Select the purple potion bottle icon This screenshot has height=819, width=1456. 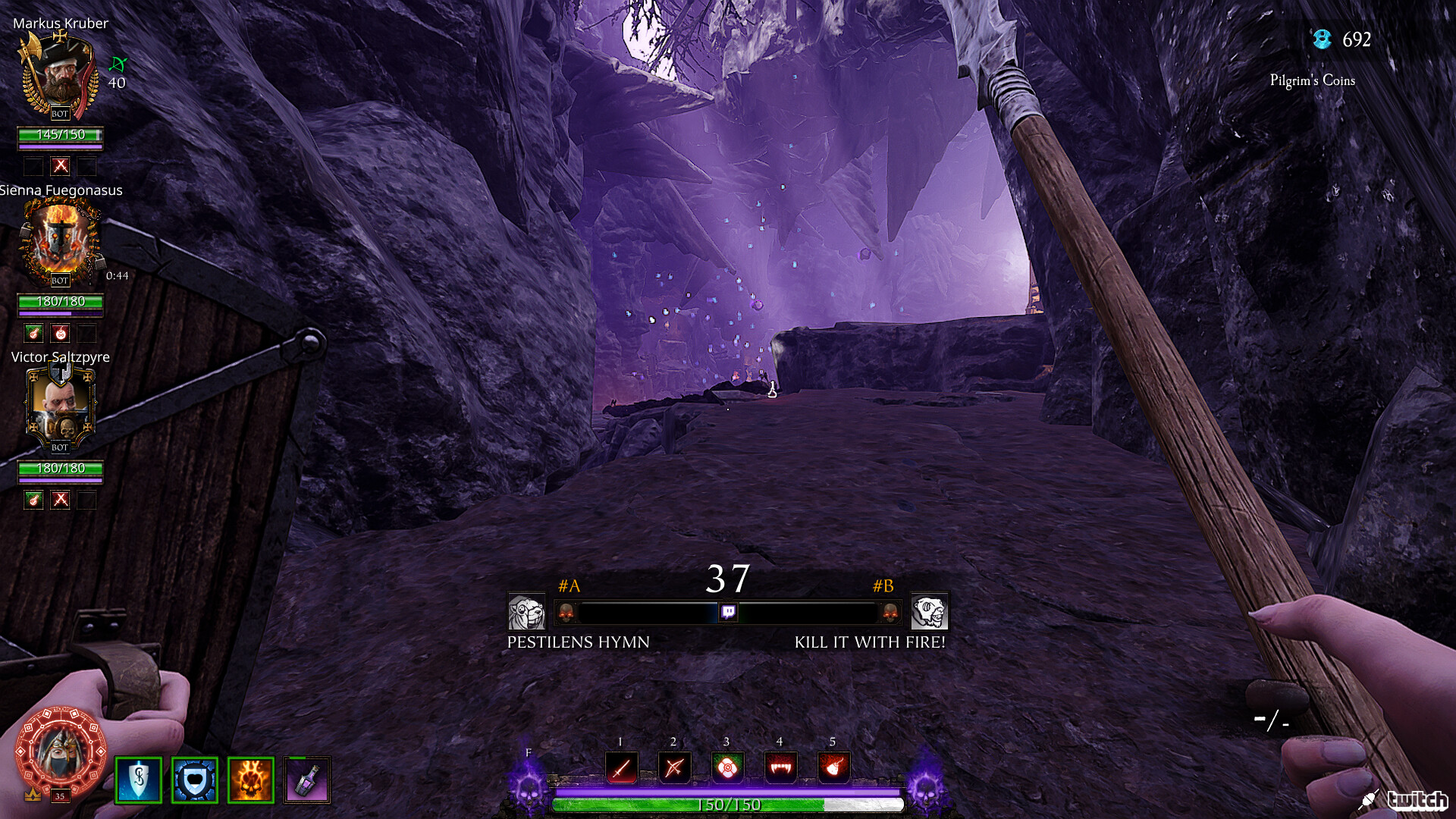point(307,780)
